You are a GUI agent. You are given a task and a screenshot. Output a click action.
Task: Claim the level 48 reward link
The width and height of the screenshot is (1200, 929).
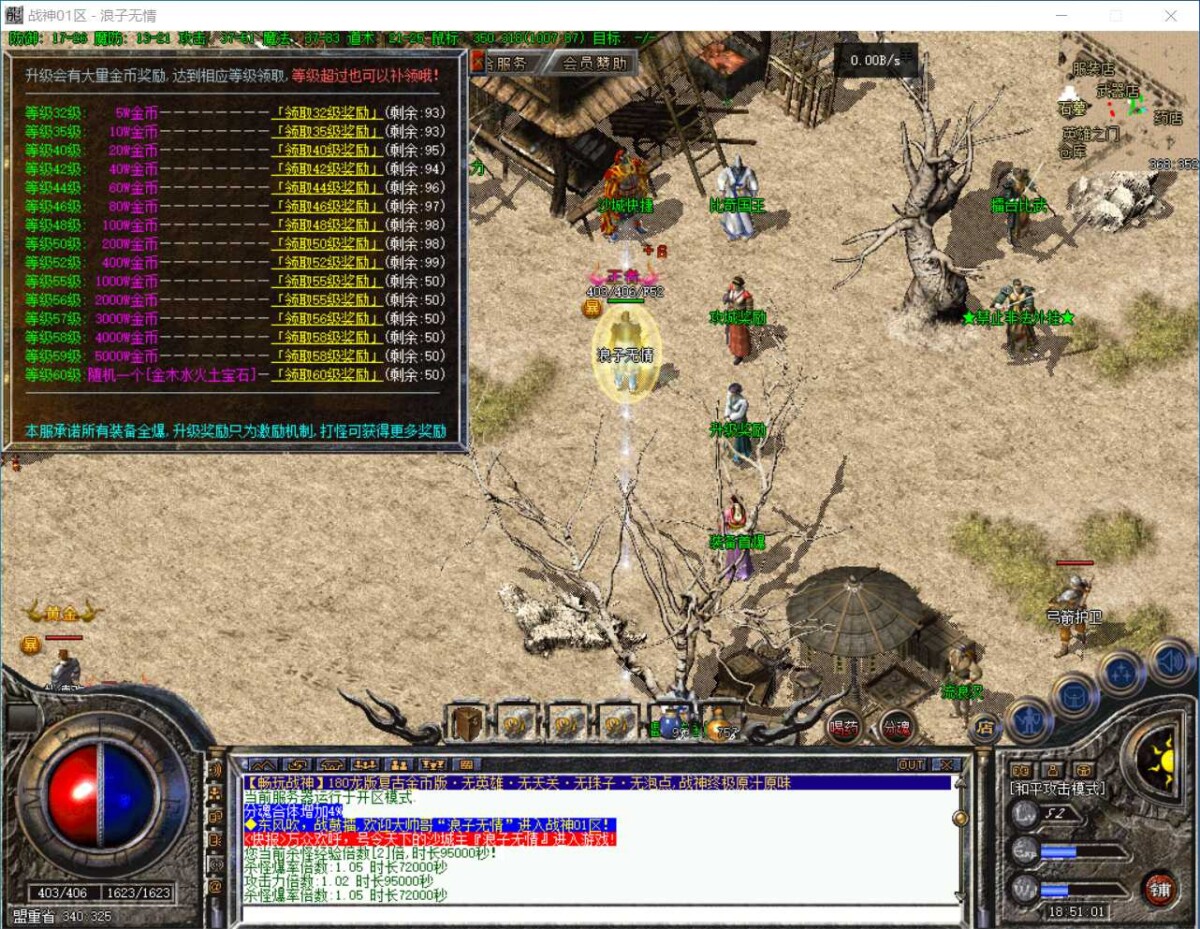coord(326,225)
